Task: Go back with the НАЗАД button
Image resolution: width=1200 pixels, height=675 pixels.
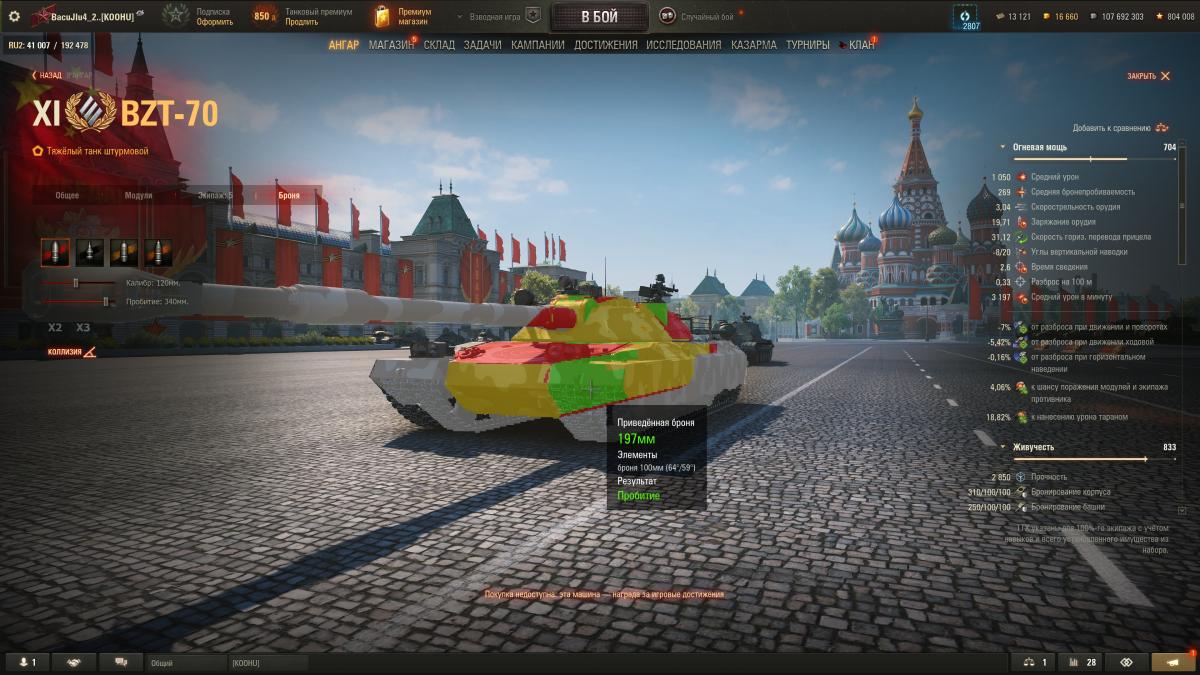Action: [46, 75]
